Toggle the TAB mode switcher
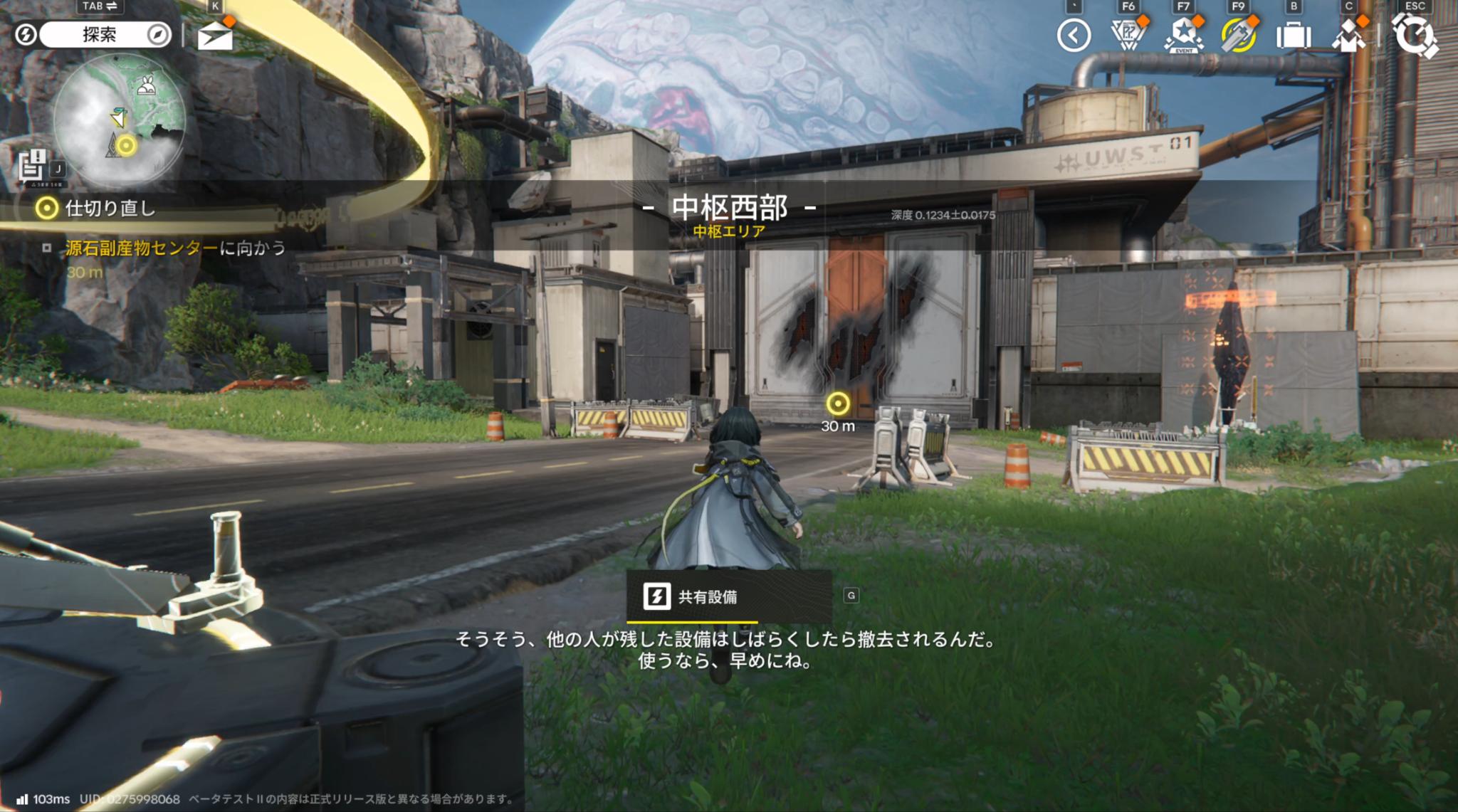The image size is (1458, 812). (x=99, y=6)
